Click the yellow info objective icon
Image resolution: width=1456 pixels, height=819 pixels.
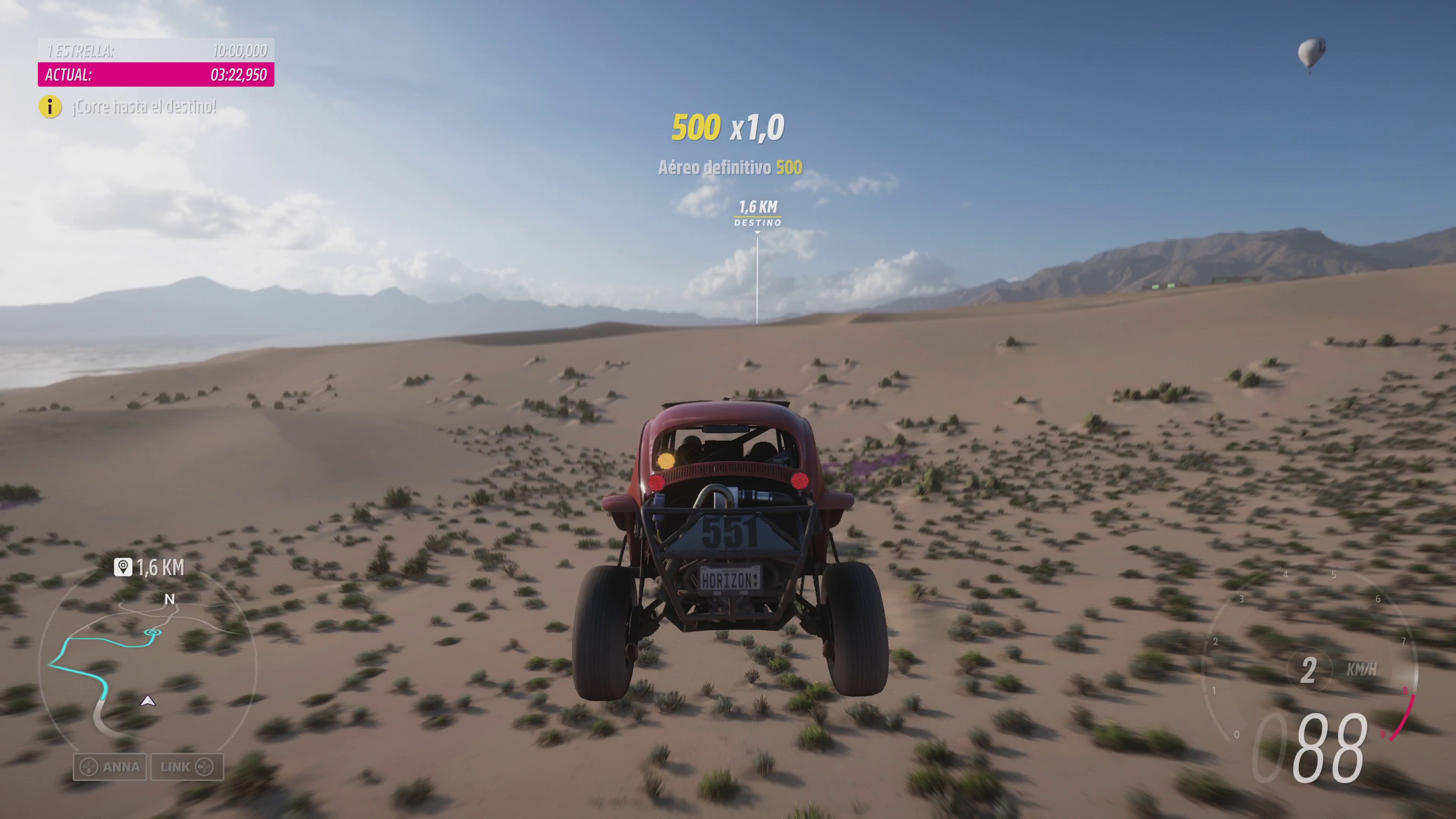pos(50,107)
